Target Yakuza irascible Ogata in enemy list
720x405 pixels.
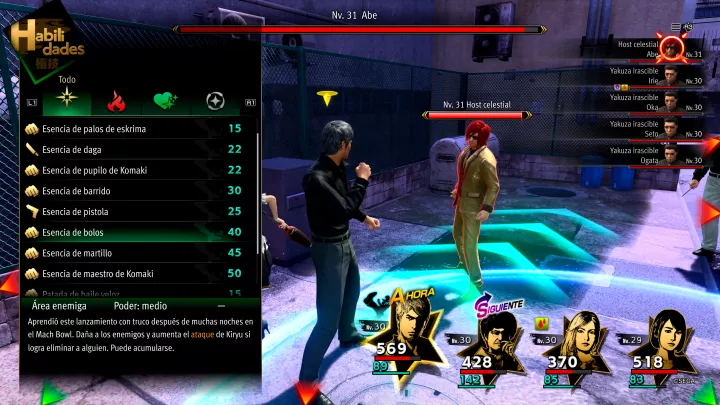pos(660,154)
